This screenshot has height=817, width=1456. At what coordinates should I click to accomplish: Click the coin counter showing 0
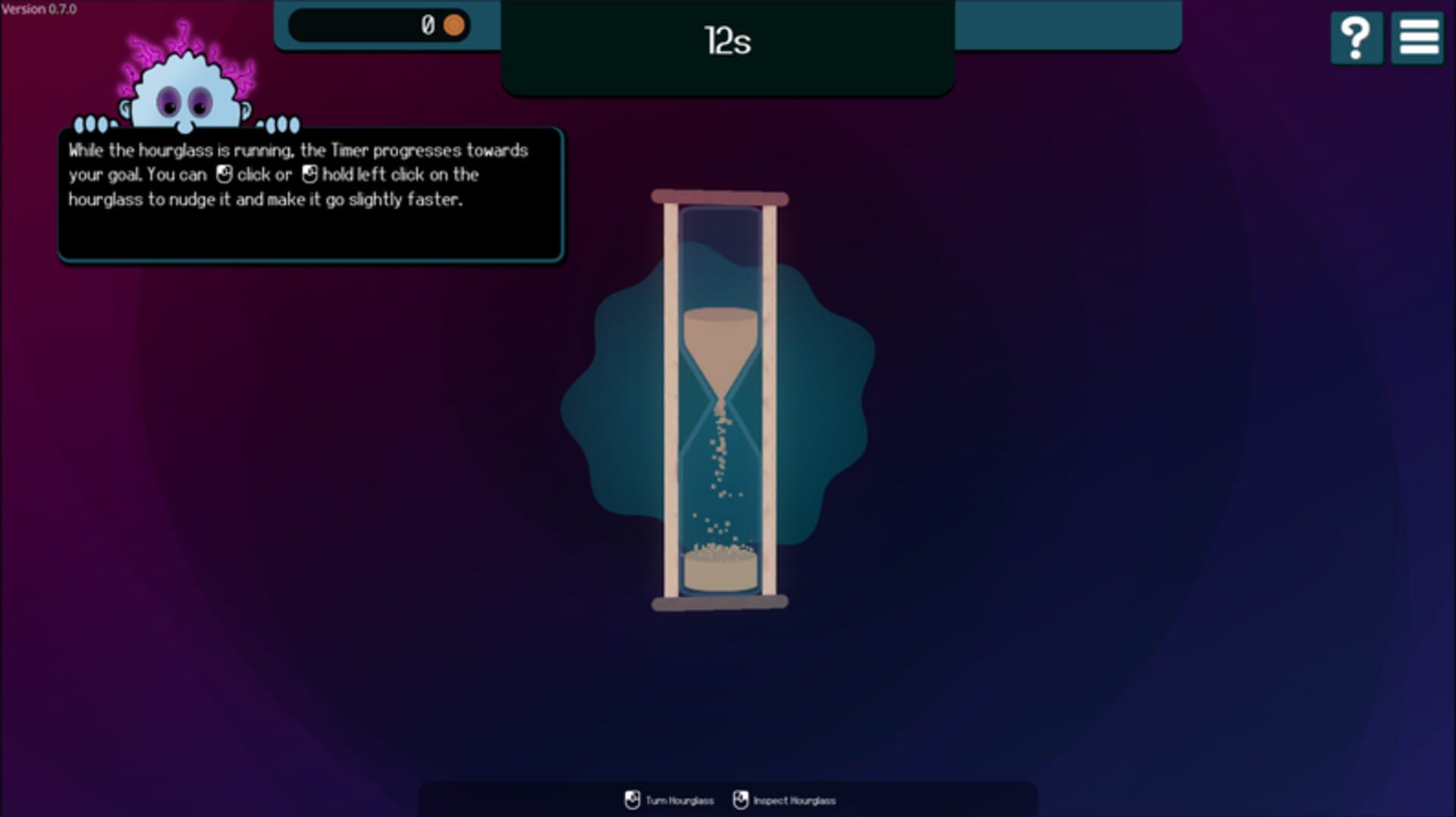click(x=427, y=25)
